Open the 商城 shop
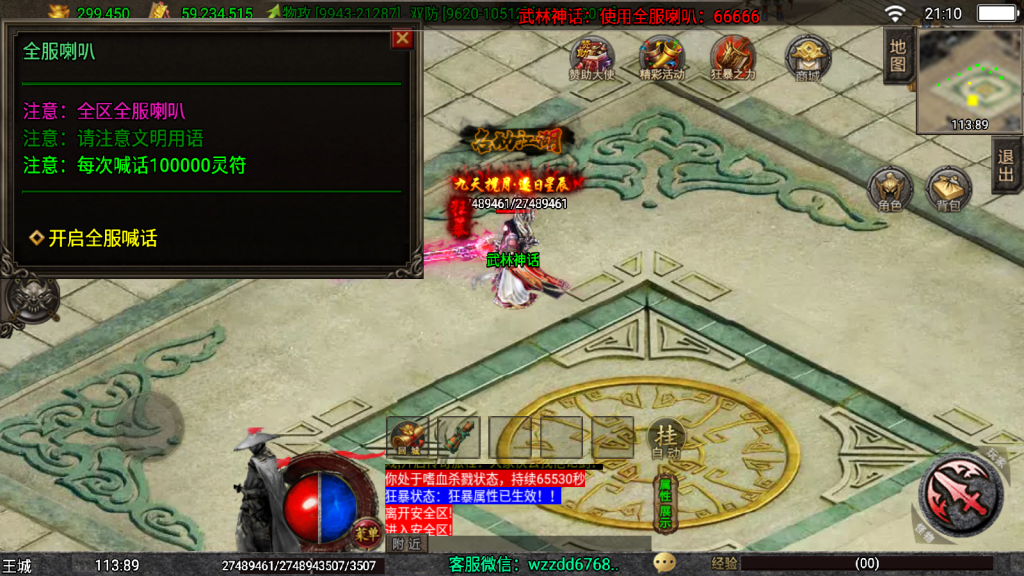Viewport: 1024px width, 576px height. click(x=807, y=58)
